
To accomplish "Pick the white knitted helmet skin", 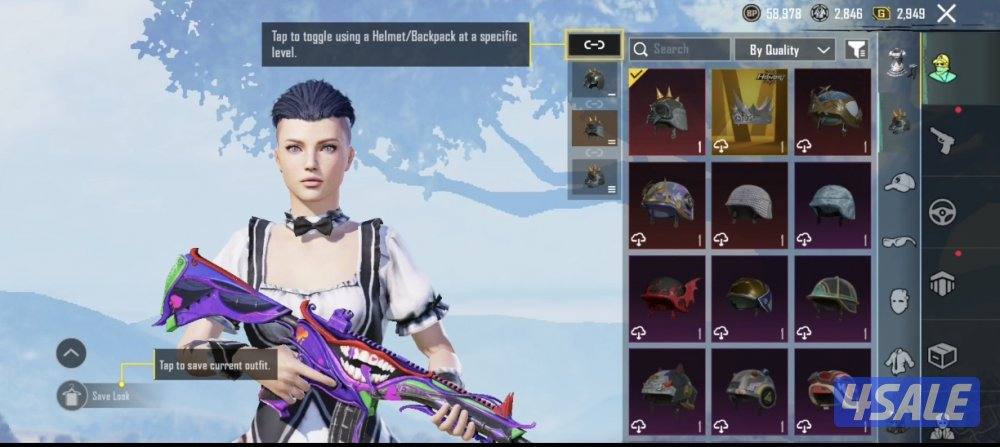I will pos(750,204).
